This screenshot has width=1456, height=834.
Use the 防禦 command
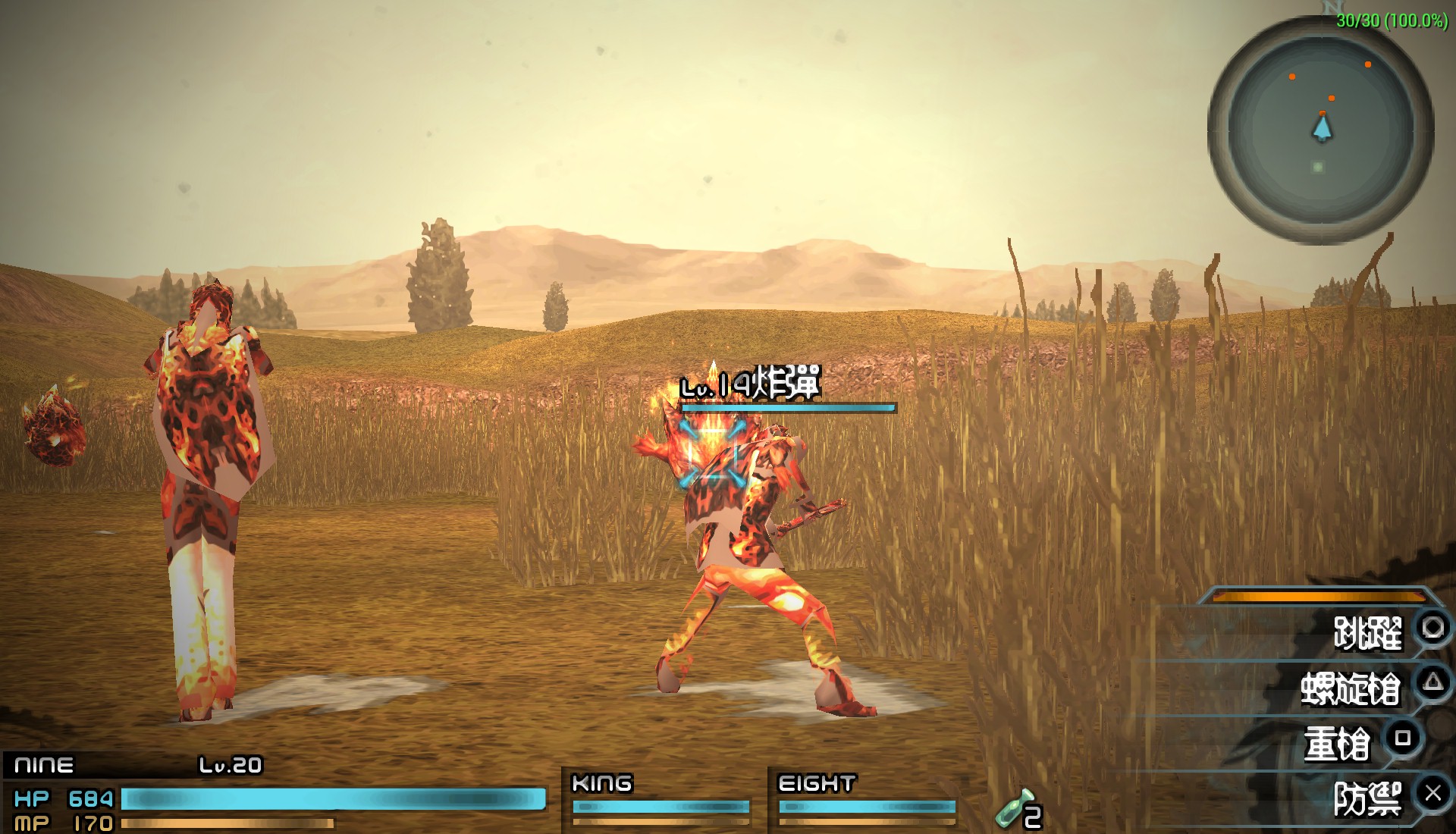coord(1367,800)
